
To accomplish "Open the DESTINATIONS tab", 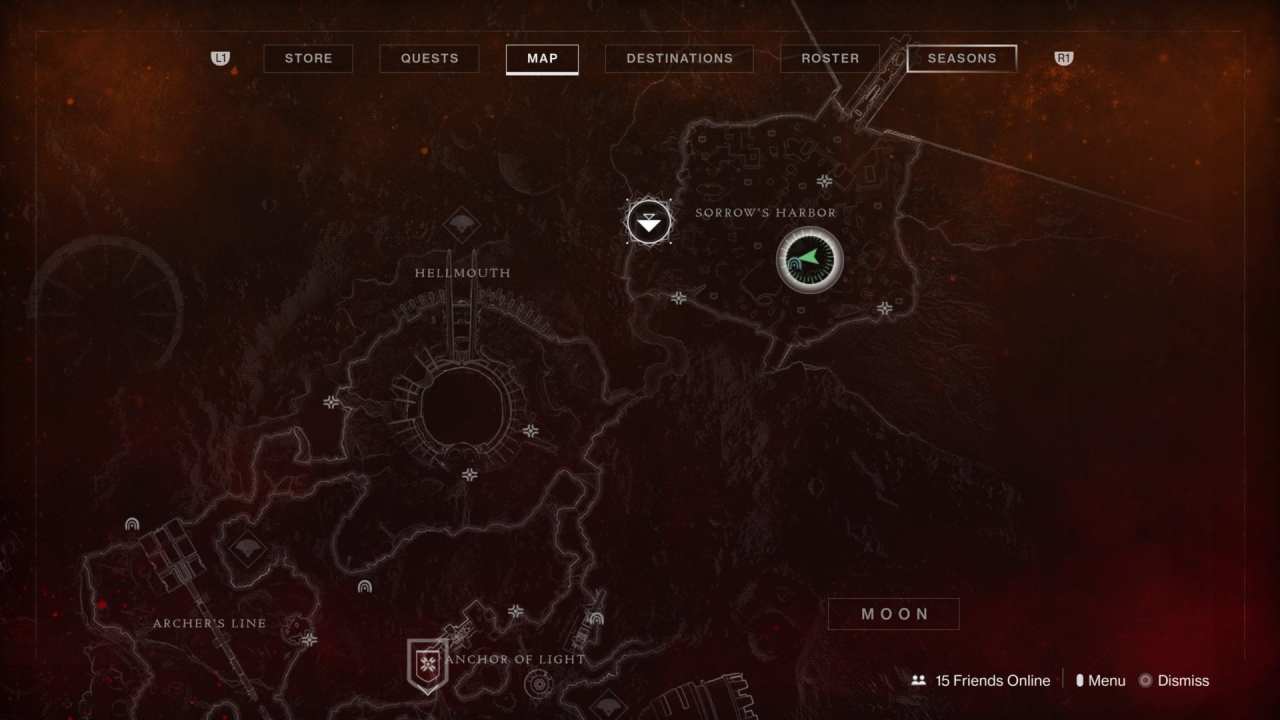I will pos(679,58).
